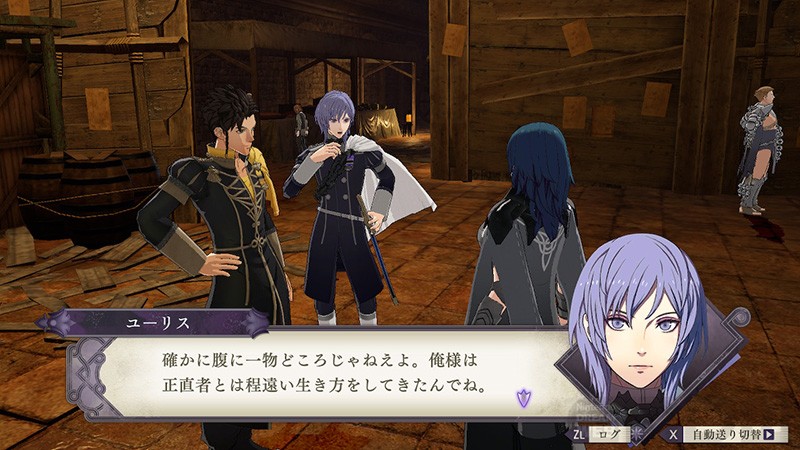Advance dialogue with the purple continue arrow
The image size is (800, 450).
tap(521, 398)
